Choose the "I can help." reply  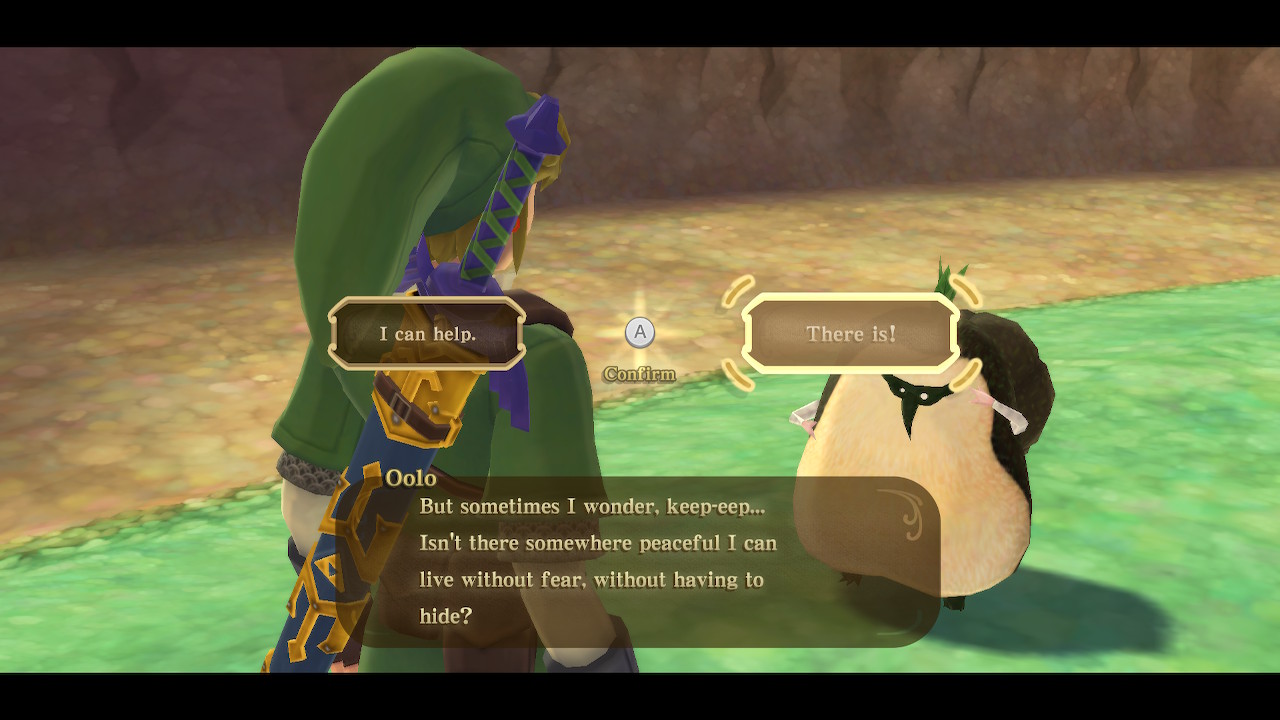(x=427, y=334)
